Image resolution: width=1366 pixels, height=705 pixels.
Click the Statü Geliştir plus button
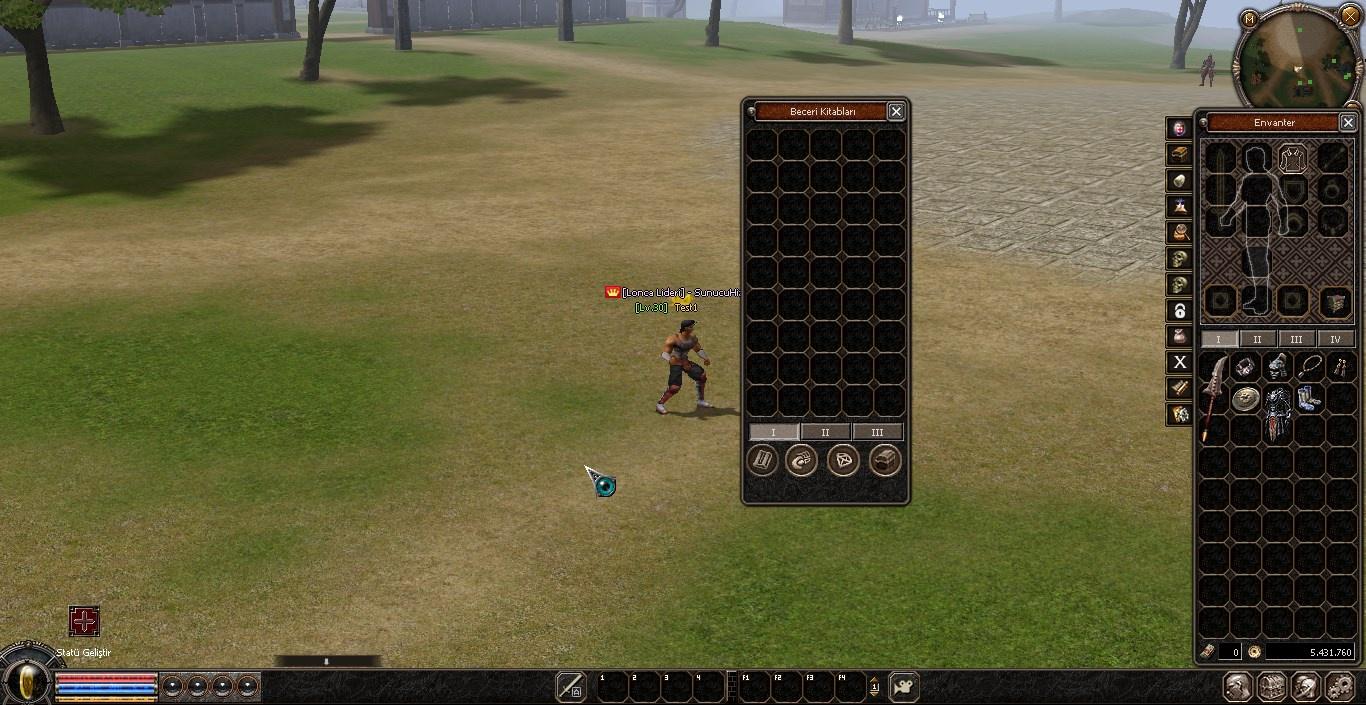click(84, 621)
